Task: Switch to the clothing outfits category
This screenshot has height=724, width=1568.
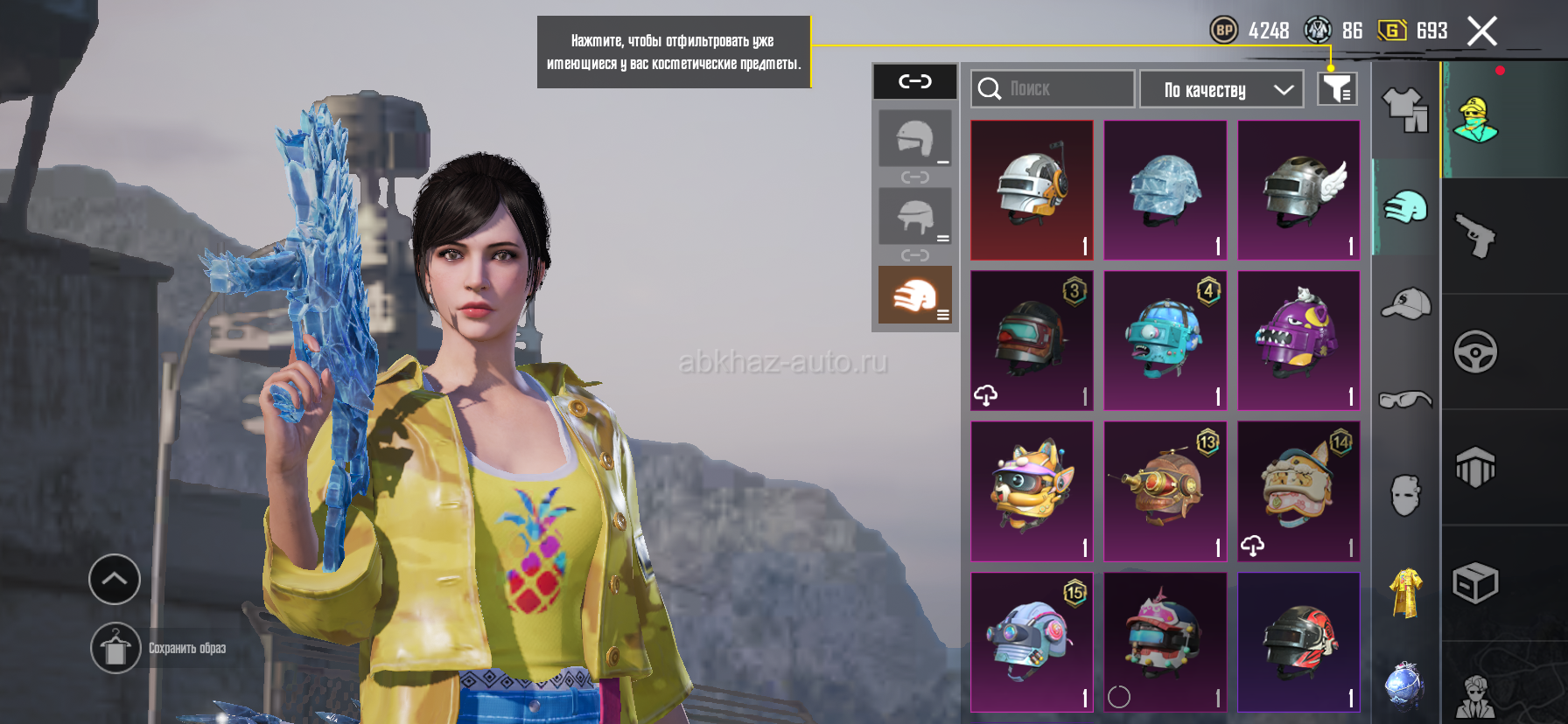Action: tap(1404, 110)
